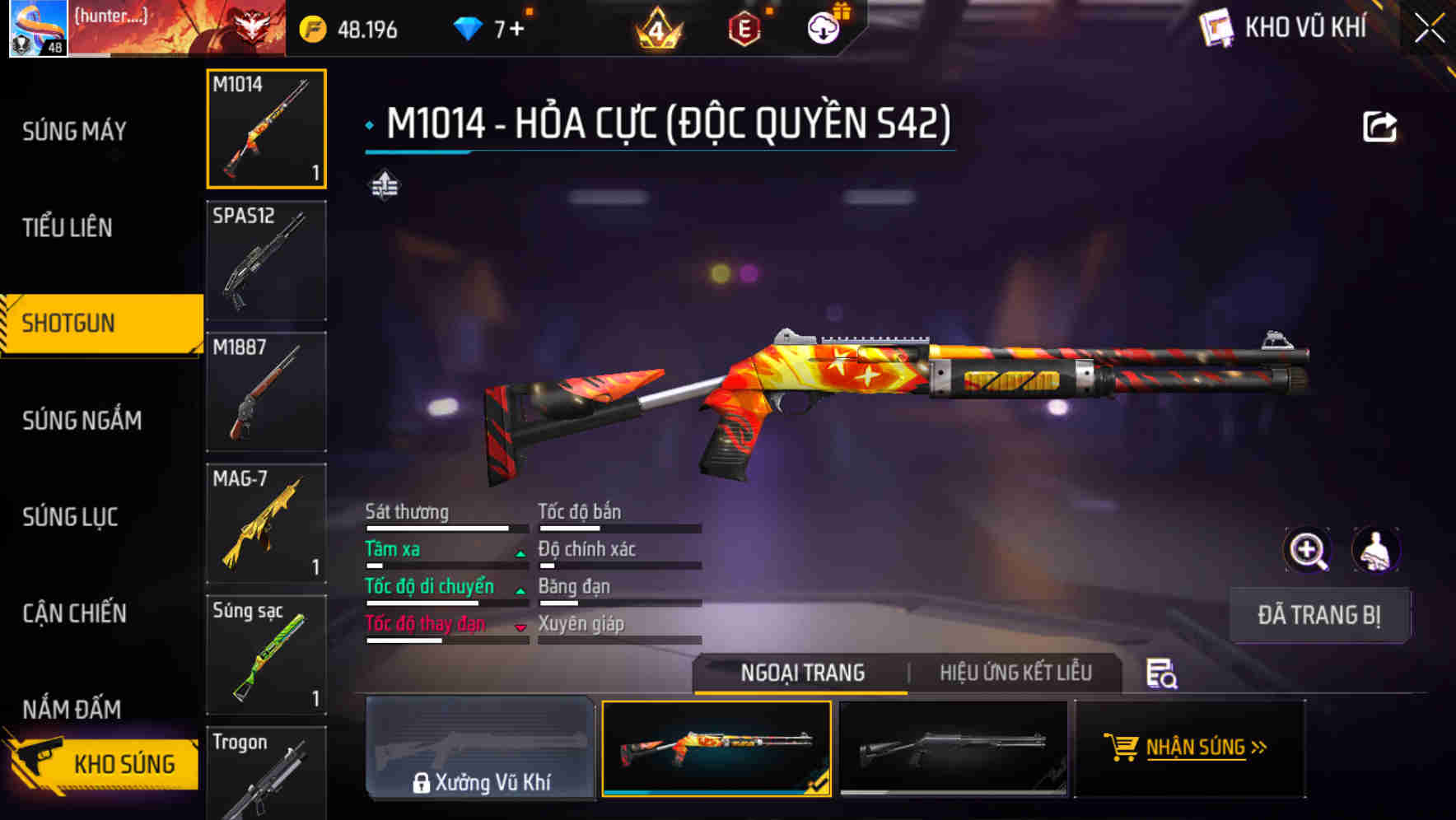Viewport: 1456px width, 820px height.
Task: Open the weapon upgrade icon below the title
Action: click(x=383, y=185)
